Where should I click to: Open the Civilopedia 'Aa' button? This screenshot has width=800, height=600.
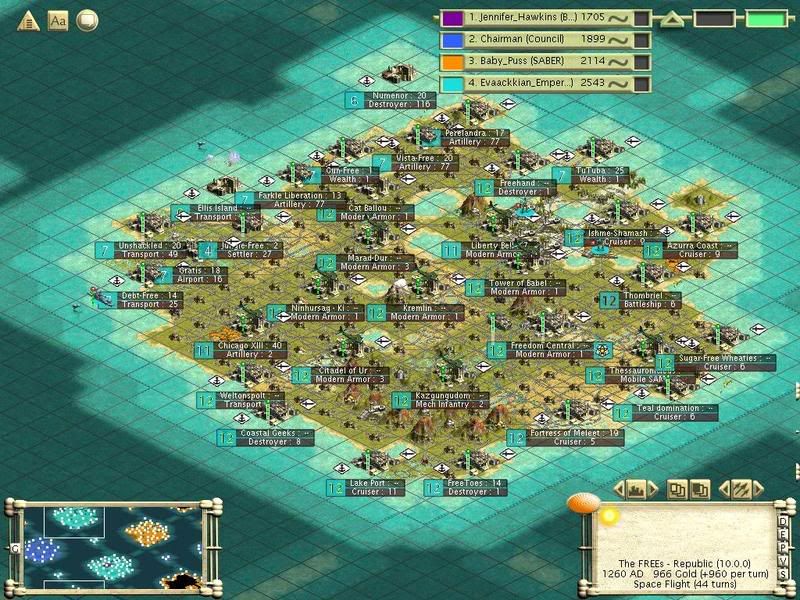click(x=57, y=20)
